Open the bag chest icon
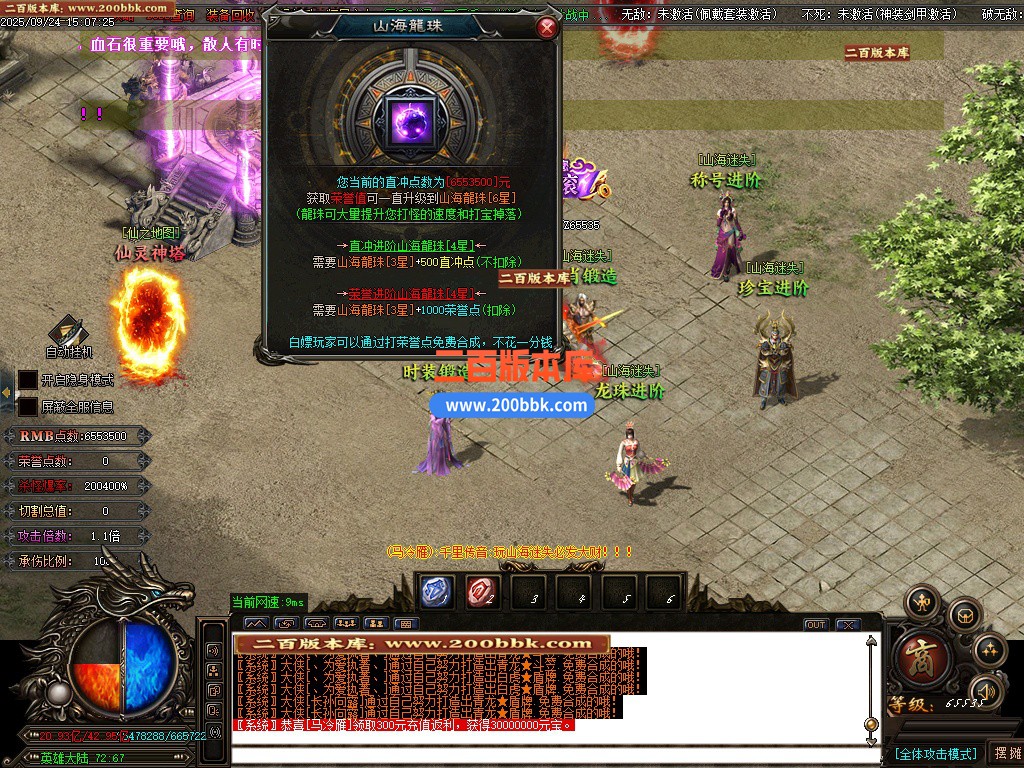The height and width of the screenshot is (768, 1024). click(965, 613)
